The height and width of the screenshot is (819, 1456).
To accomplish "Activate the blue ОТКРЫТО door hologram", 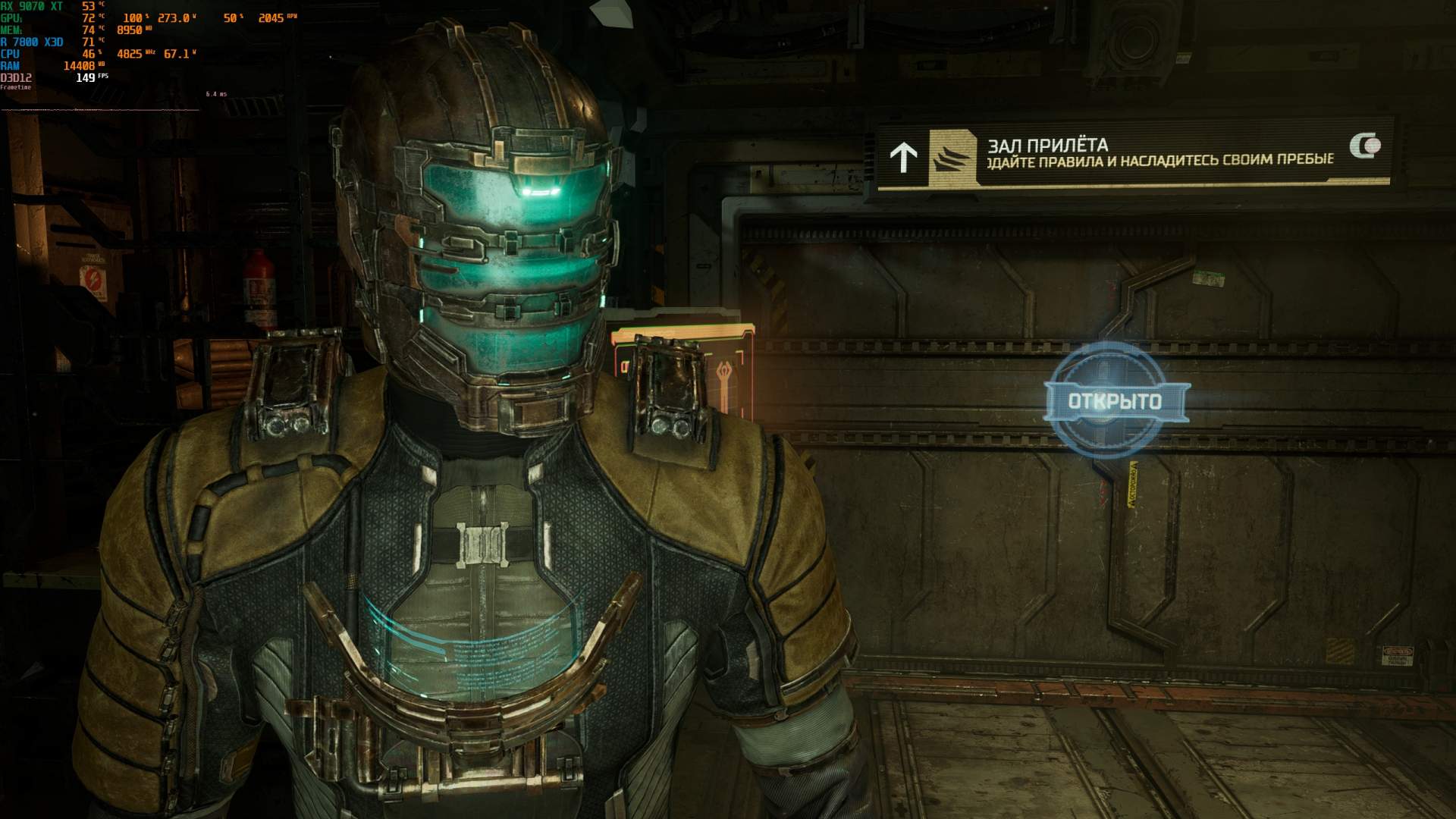I will [1115, 401].
